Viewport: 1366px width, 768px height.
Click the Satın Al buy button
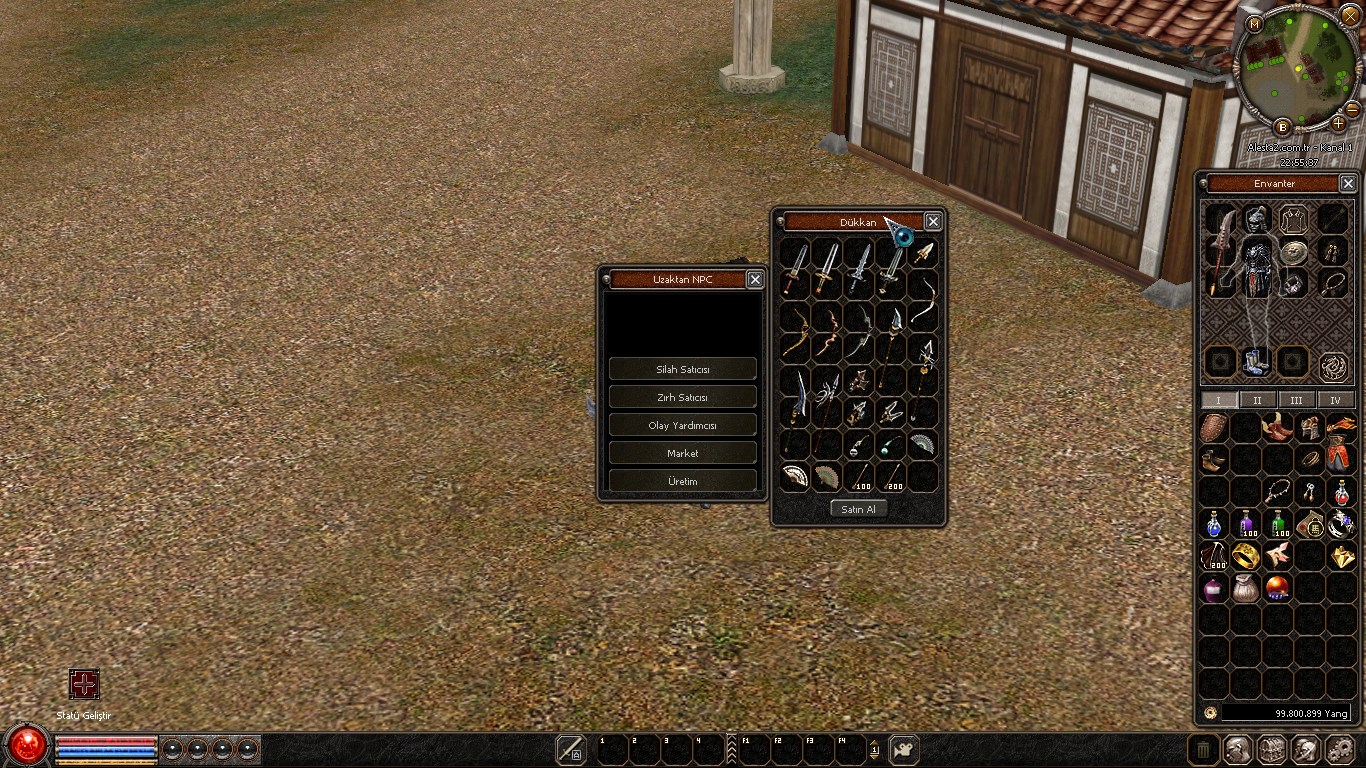pos(858,509)
